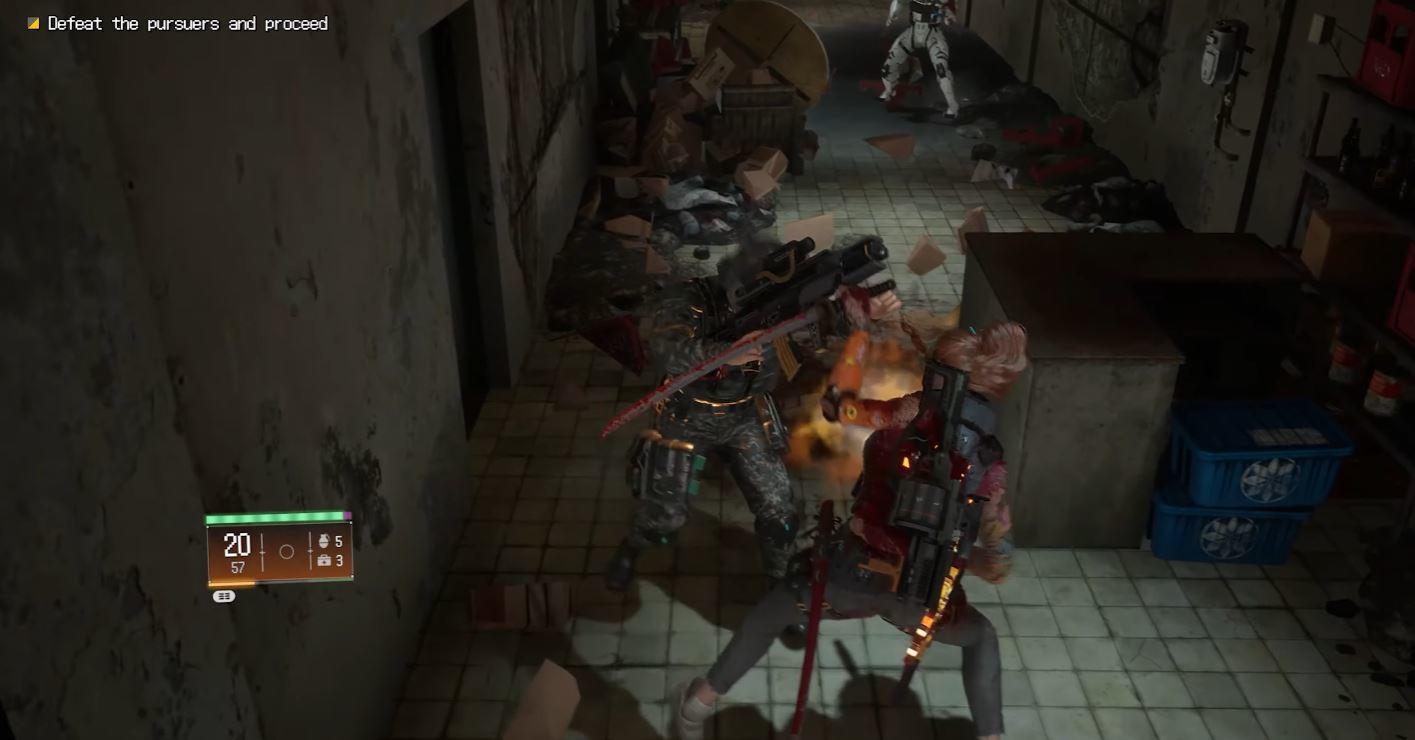Click the first aid kit icon showing 3

325,560
